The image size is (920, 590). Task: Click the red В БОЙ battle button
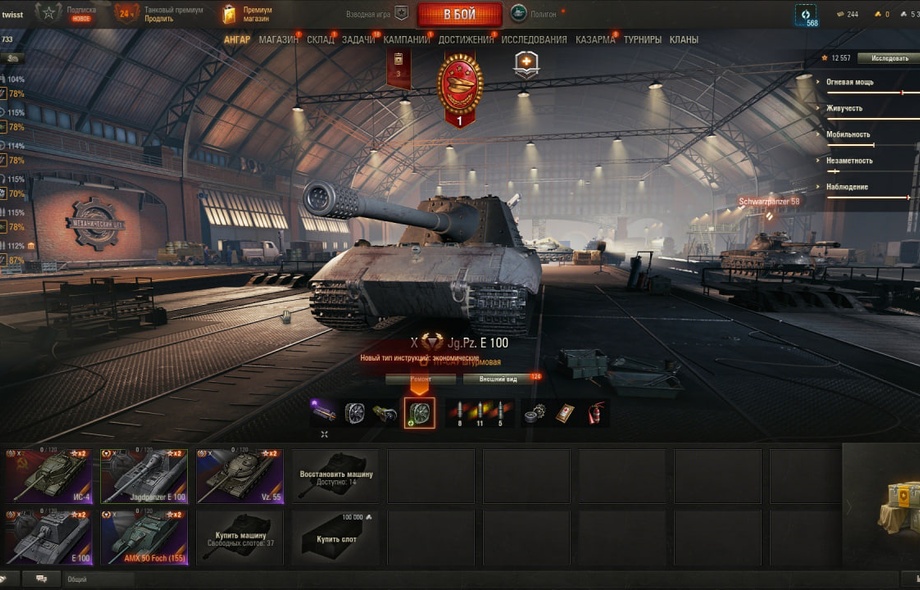coord(459,14)
